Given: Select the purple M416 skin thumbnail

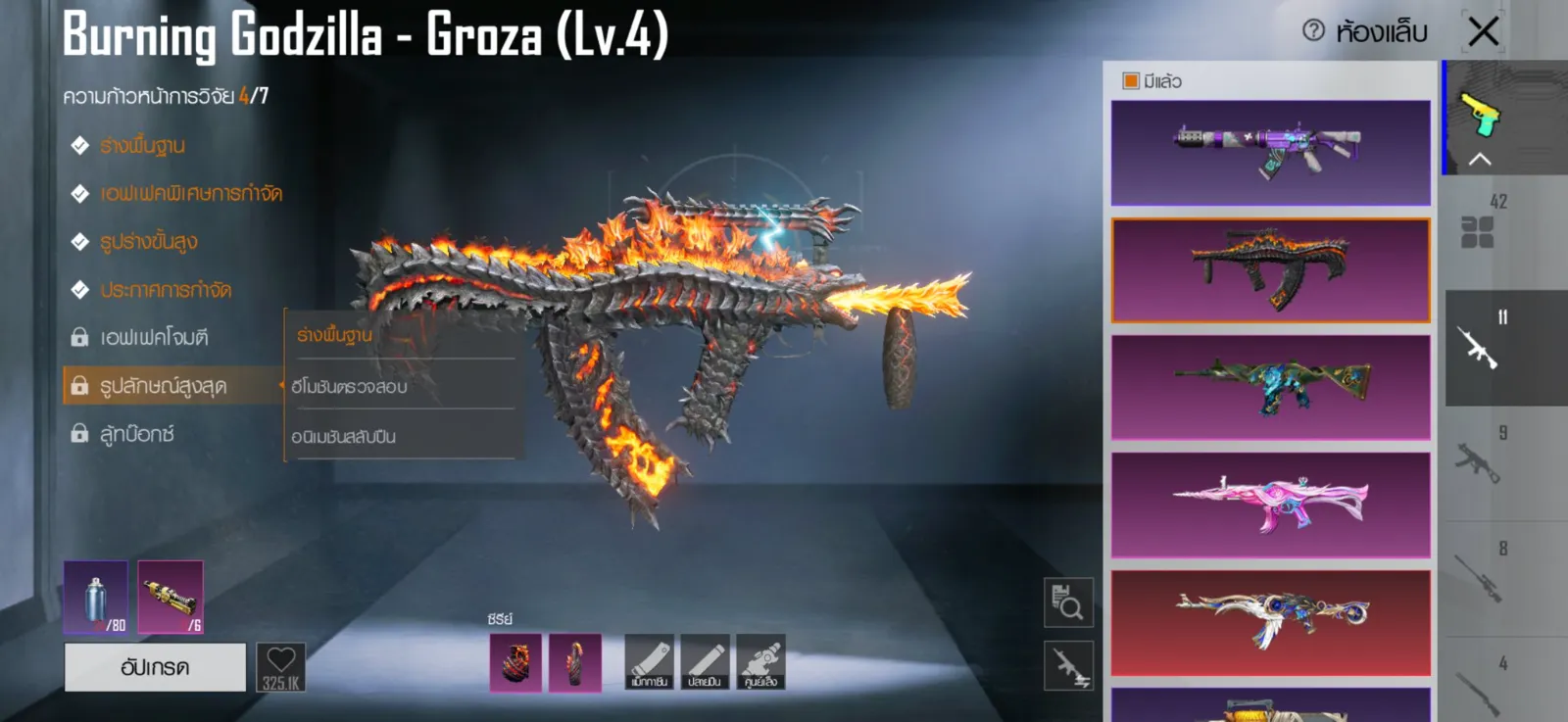Looking at the screenshot, I should pyautogui.click(x=1270, y=153).
